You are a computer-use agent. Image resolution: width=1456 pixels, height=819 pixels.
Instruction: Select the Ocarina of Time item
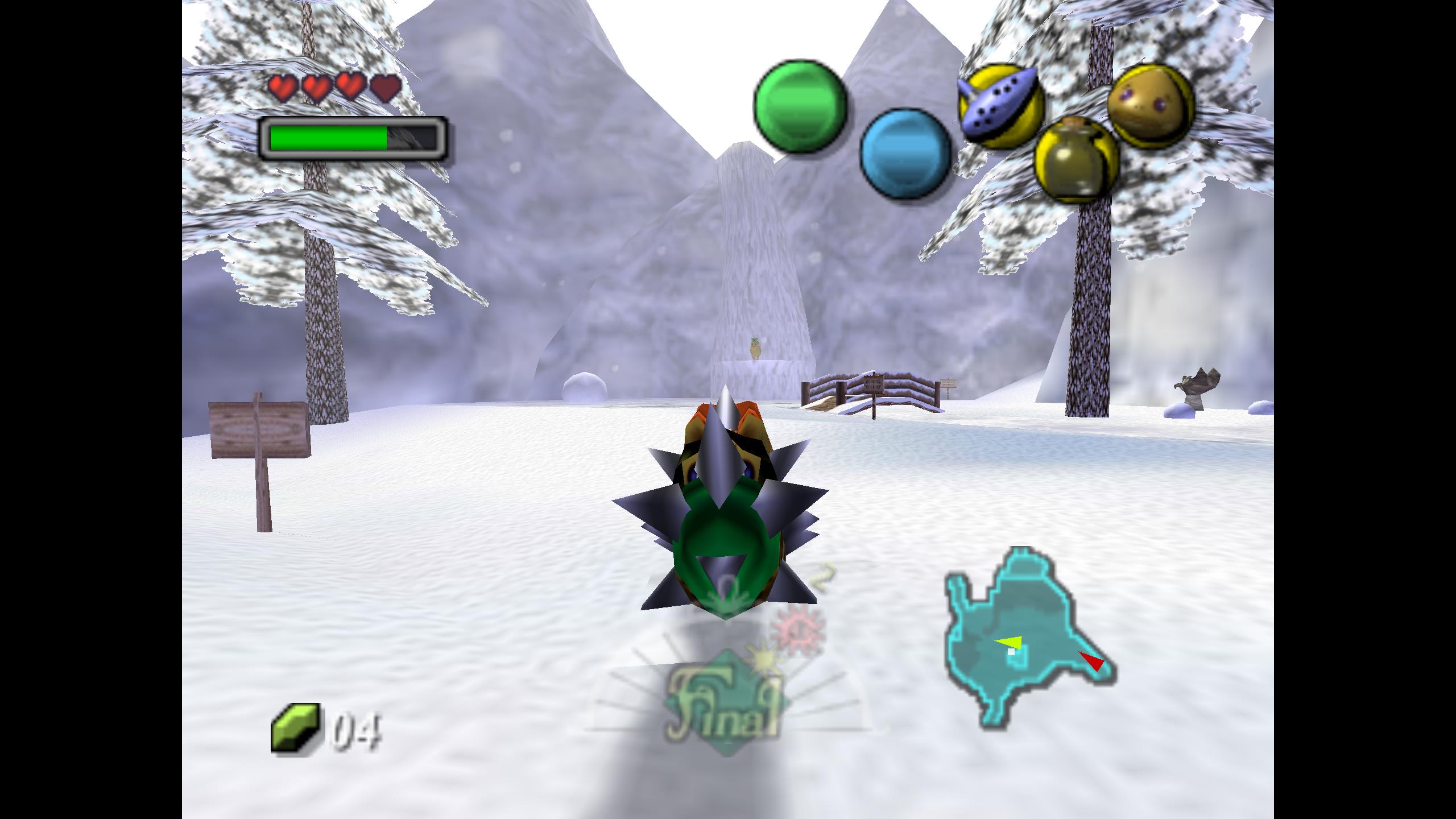tap(1000, 106)
